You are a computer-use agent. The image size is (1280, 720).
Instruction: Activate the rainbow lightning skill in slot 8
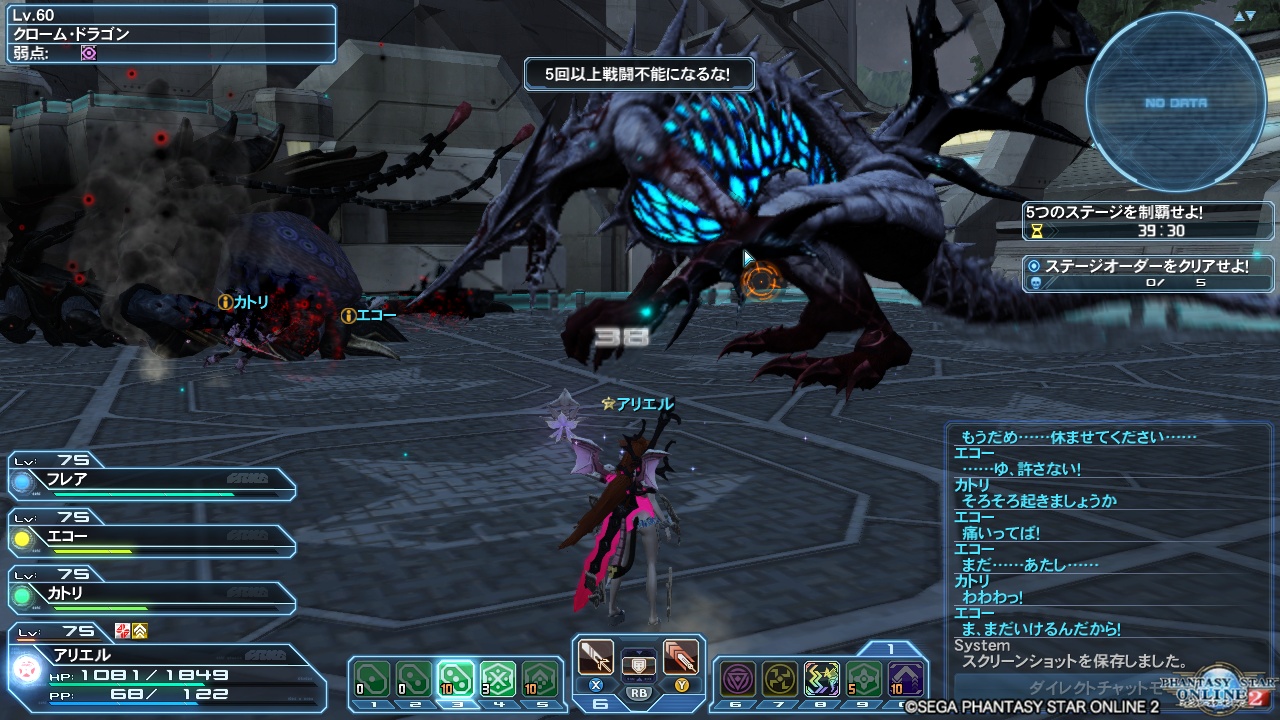click(822, 679)
